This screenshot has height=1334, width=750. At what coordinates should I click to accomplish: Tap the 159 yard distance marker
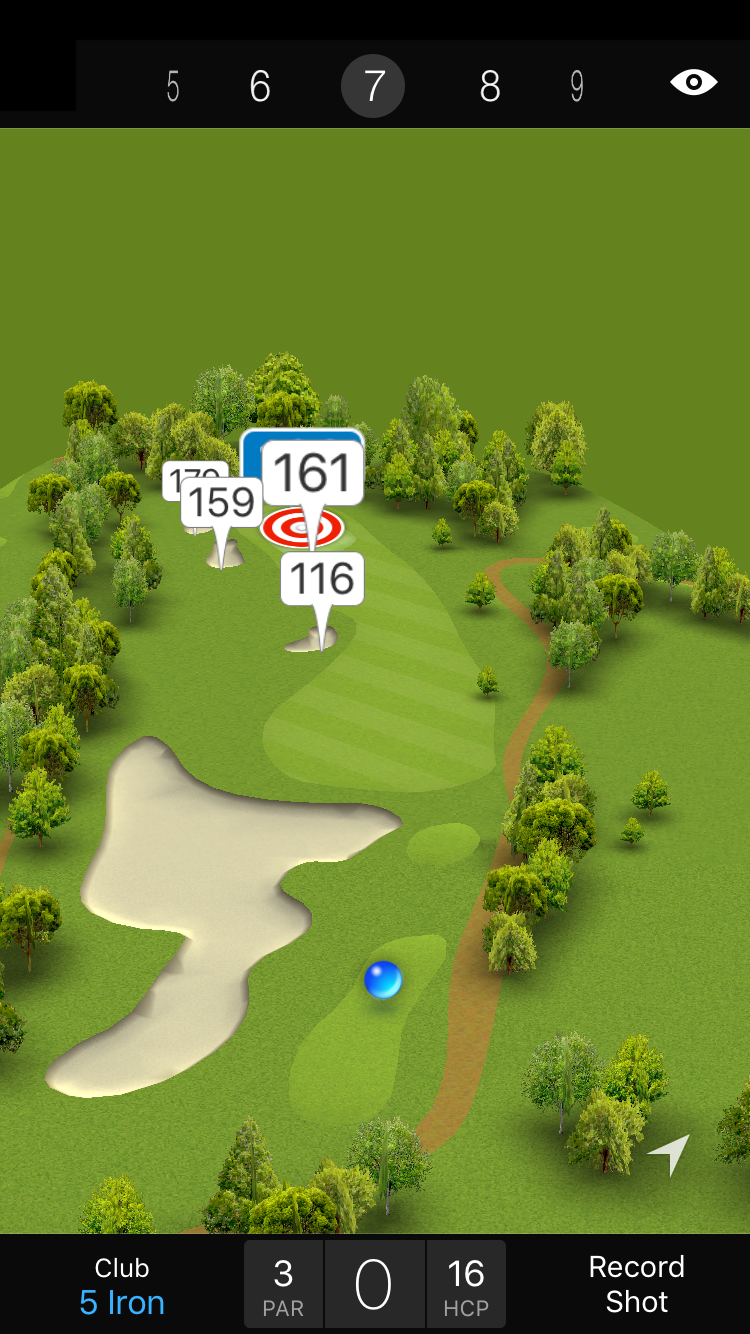pyautogui.click(x=222, y=502)
